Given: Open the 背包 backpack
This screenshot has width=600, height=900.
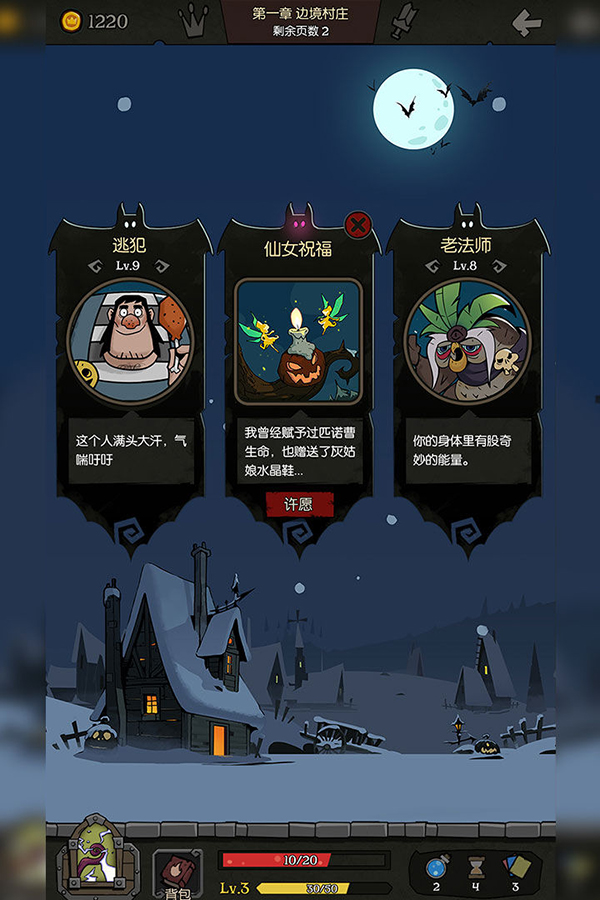Looking at the screenshot, I should pos(177,873).
